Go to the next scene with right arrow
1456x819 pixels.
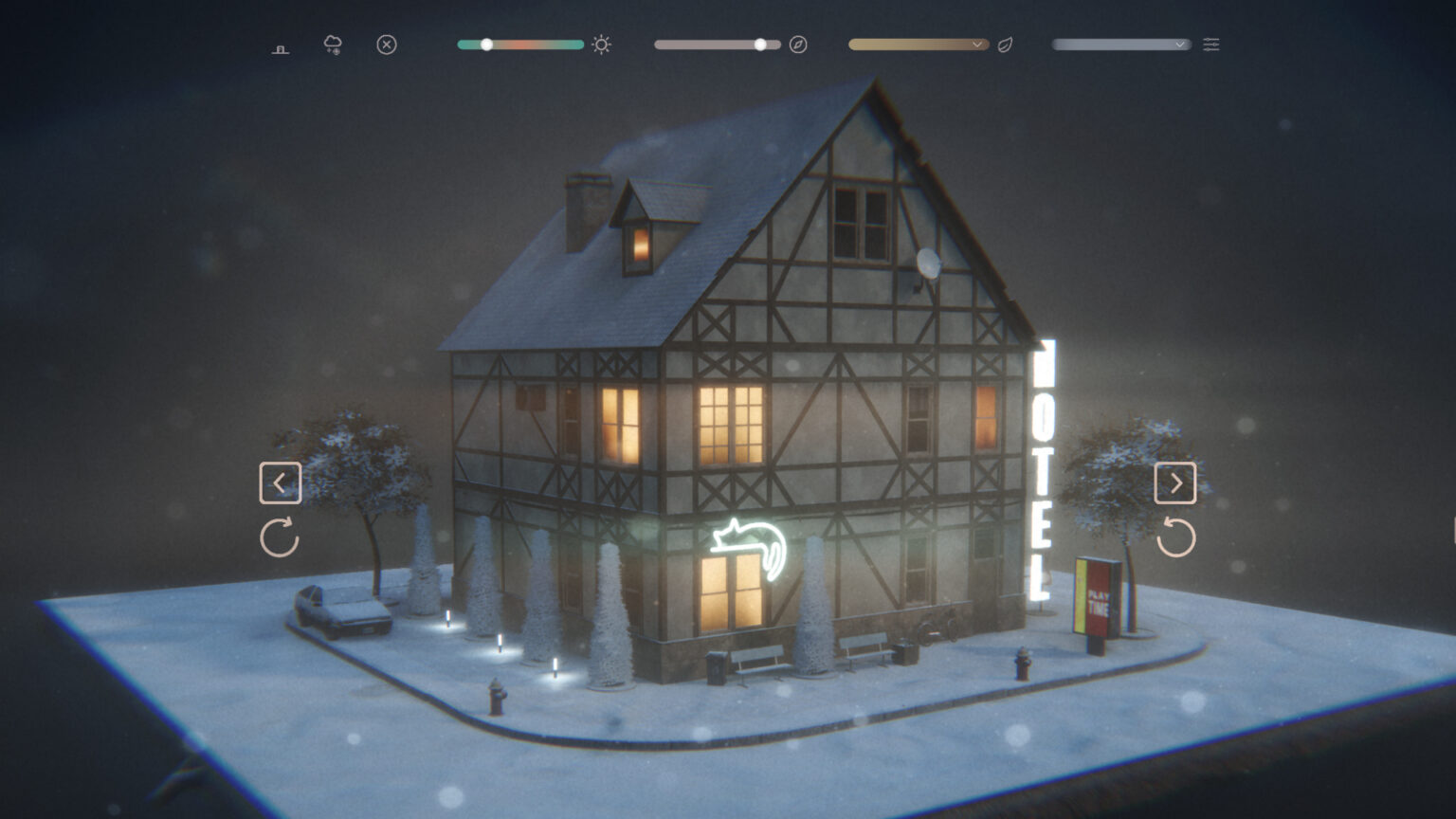coord(1175,483)
